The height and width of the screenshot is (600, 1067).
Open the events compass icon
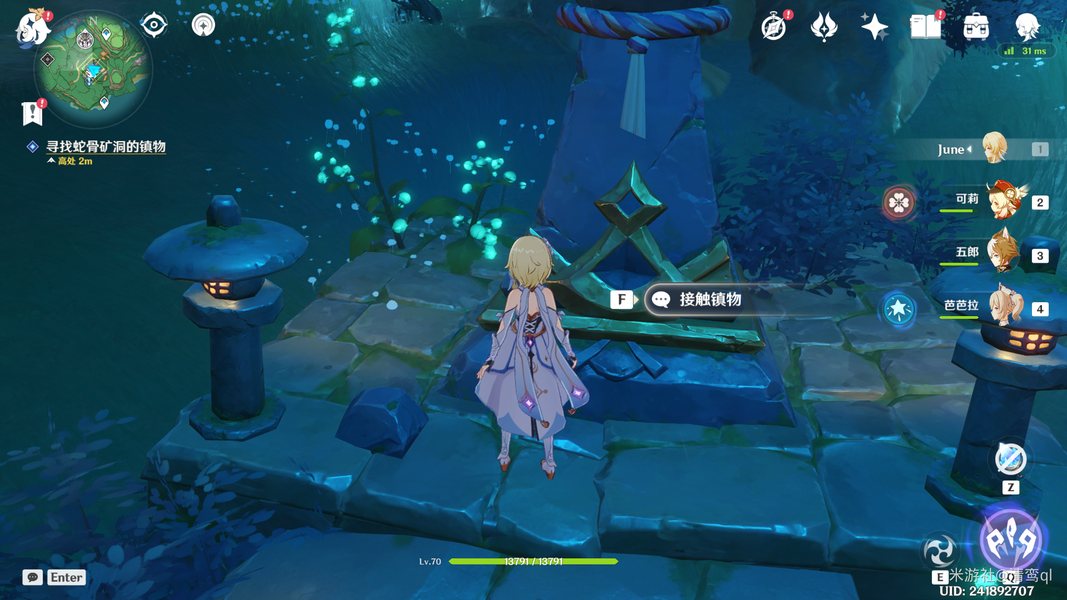tap(774, 27)
